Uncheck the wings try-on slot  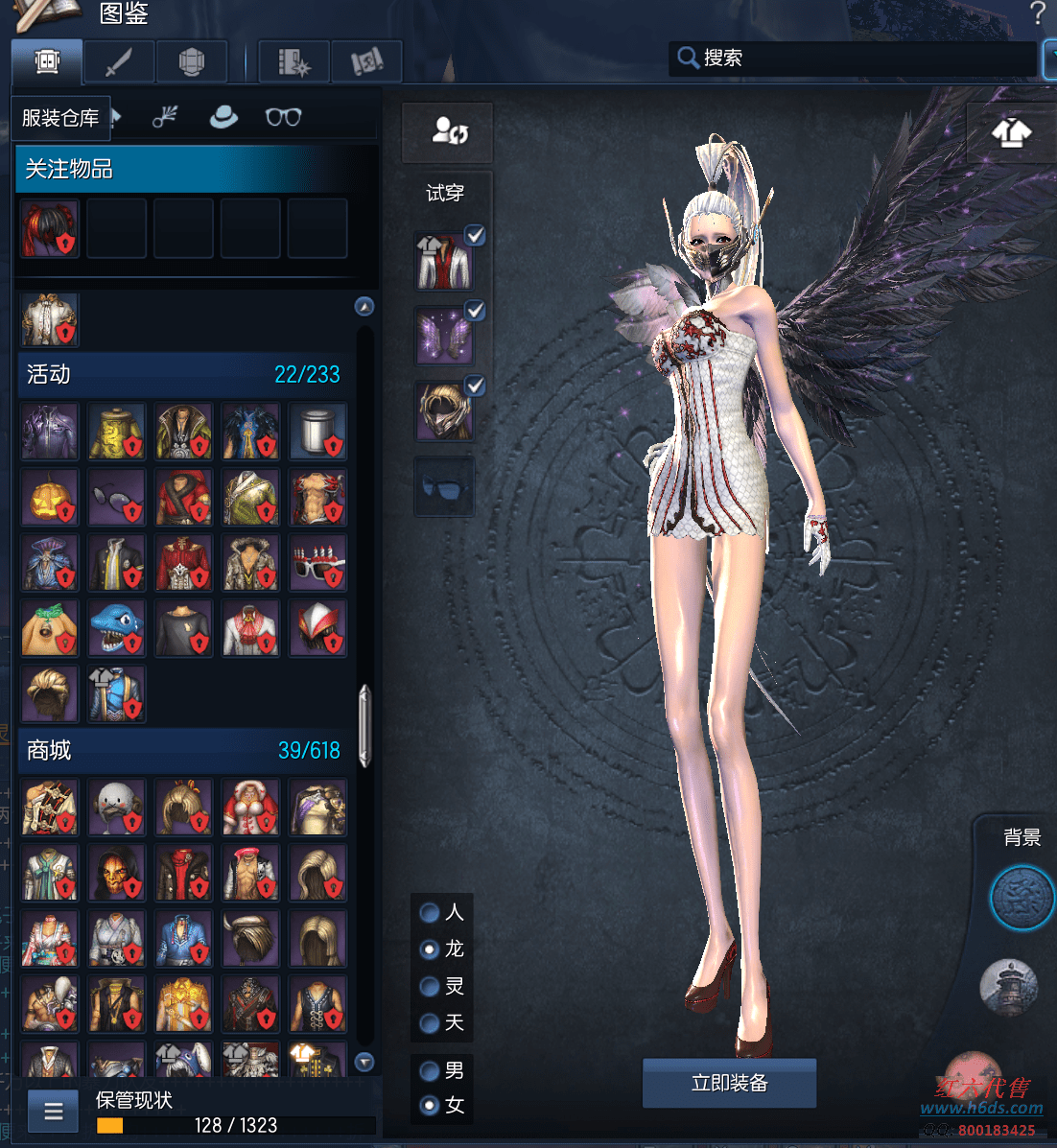tap(475, 311)
